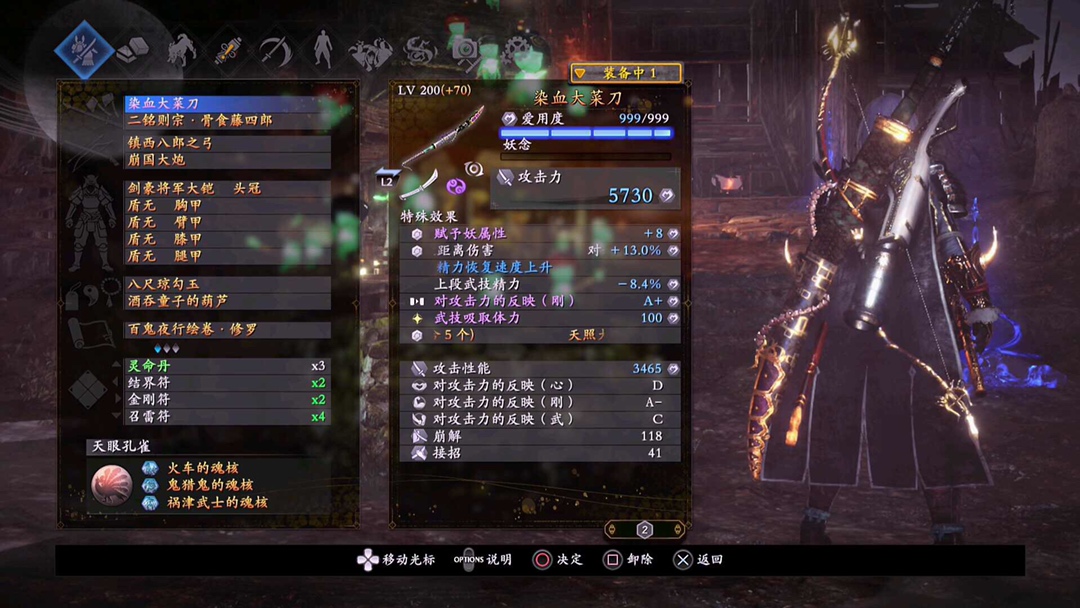
Task: Select the 金刚符 shortcut item
Action: (x=227, y=400)
